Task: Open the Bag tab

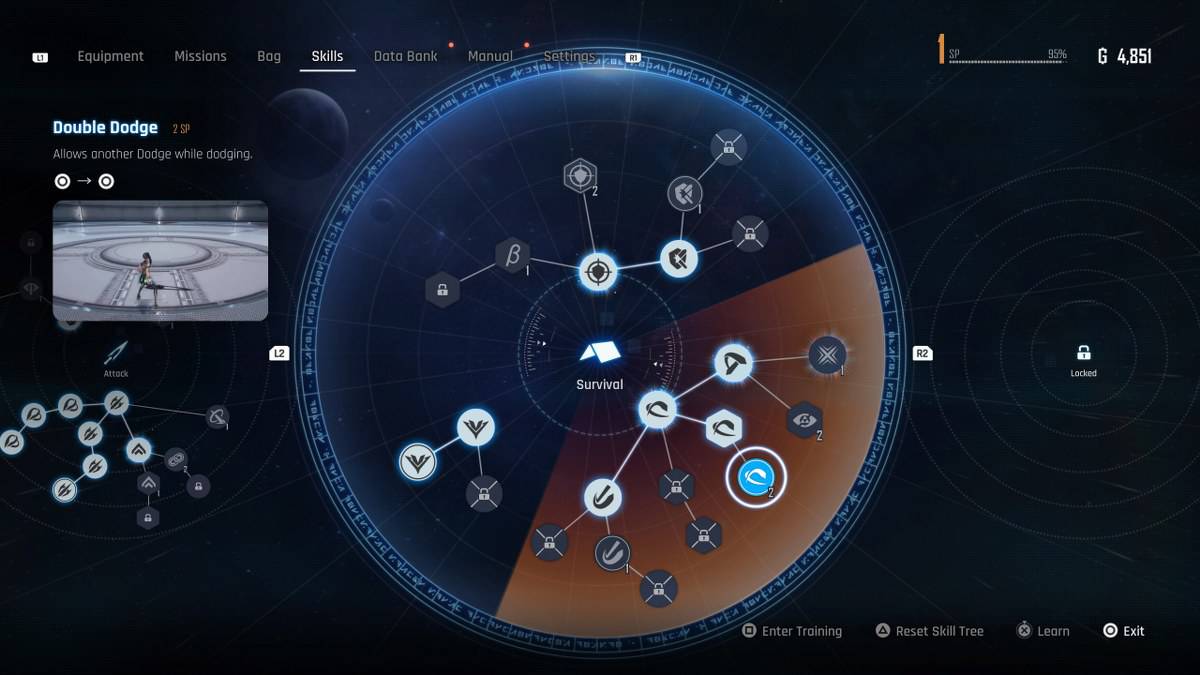Action: [269, 56]
